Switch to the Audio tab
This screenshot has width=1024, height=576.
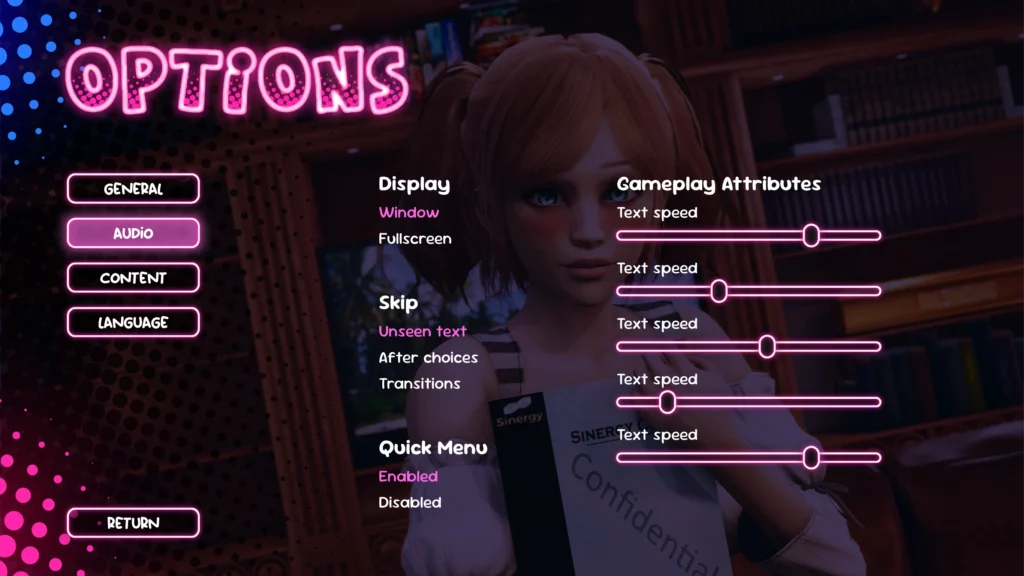pyautogui.click(x=133, y=233)
